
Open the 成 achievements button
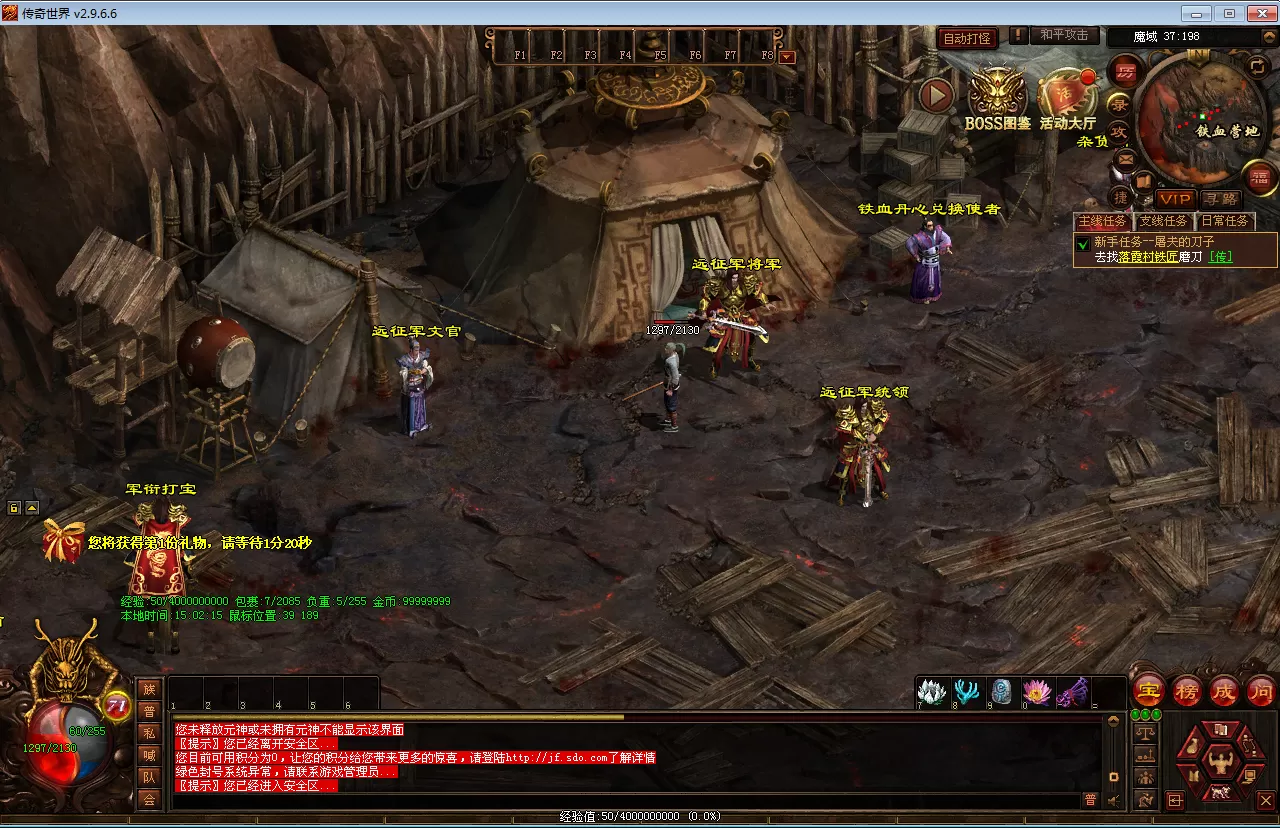1224,690
